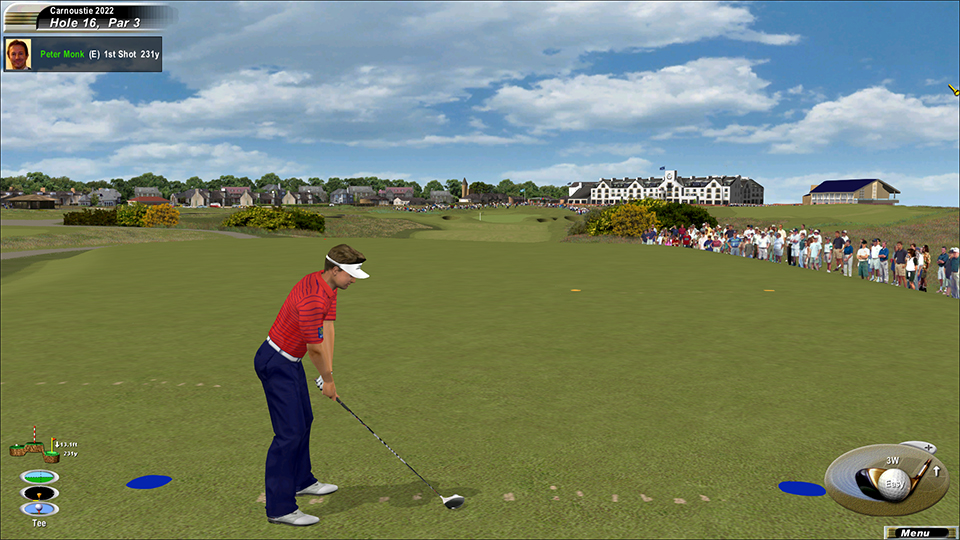This screenshot has height=540, width=960.
Task: Click the Easy golf ball swing button
Action: pos(893,486)
